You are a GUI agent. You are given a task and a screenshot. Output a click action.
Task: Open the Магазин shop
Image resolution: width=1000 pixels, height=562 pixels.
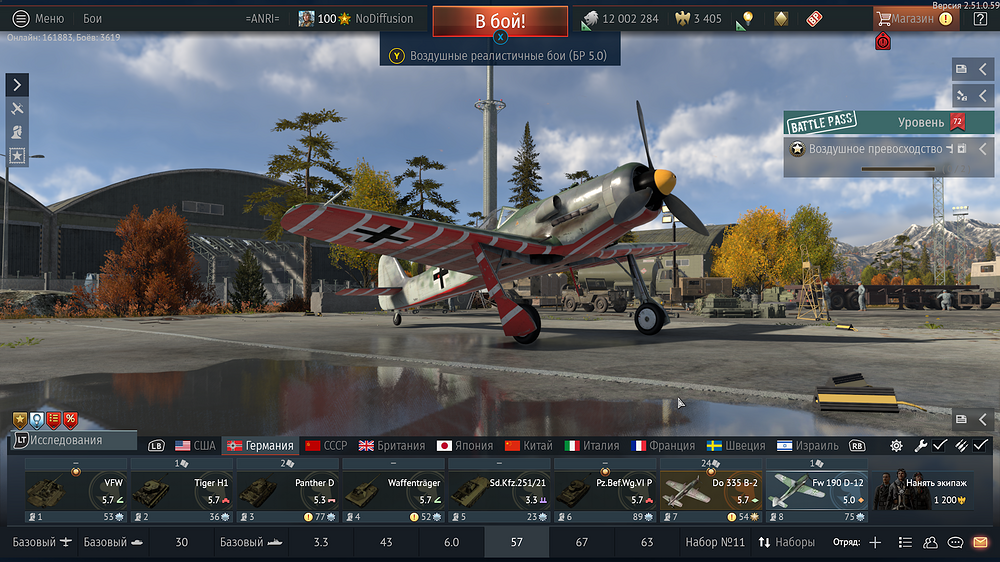912,18
